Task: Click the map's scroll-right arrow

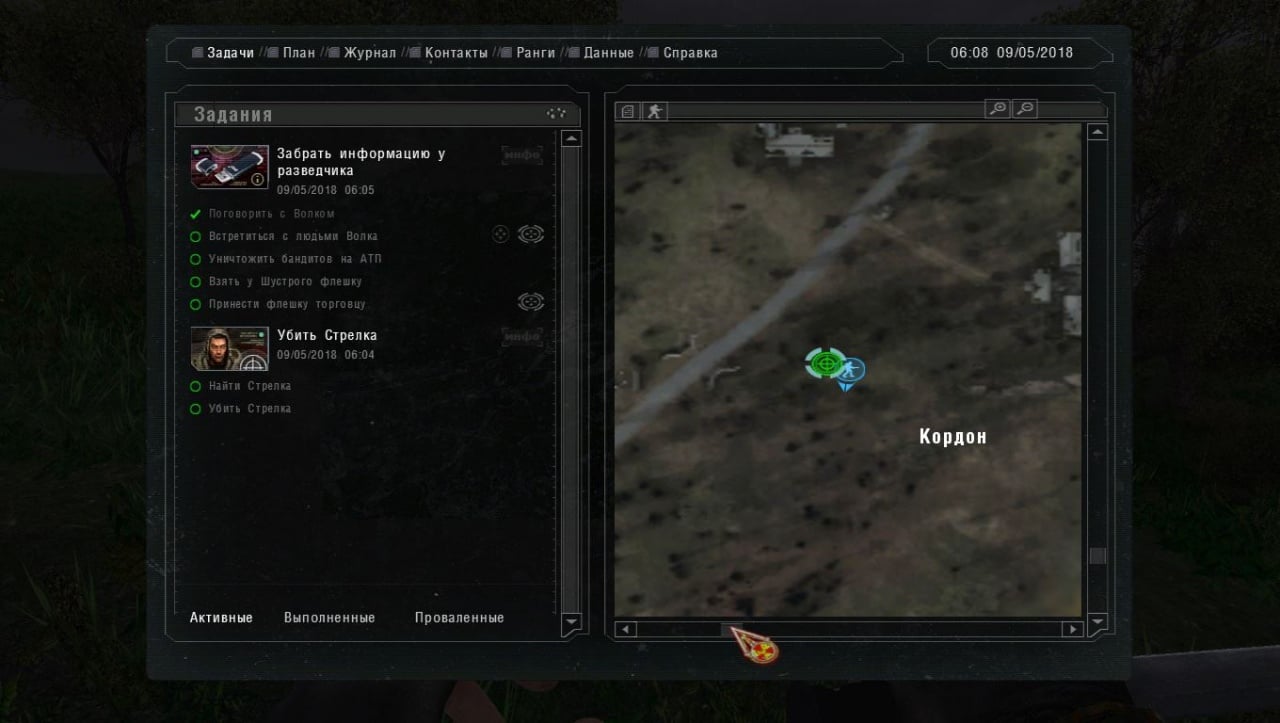Action: coord(1073,629)
